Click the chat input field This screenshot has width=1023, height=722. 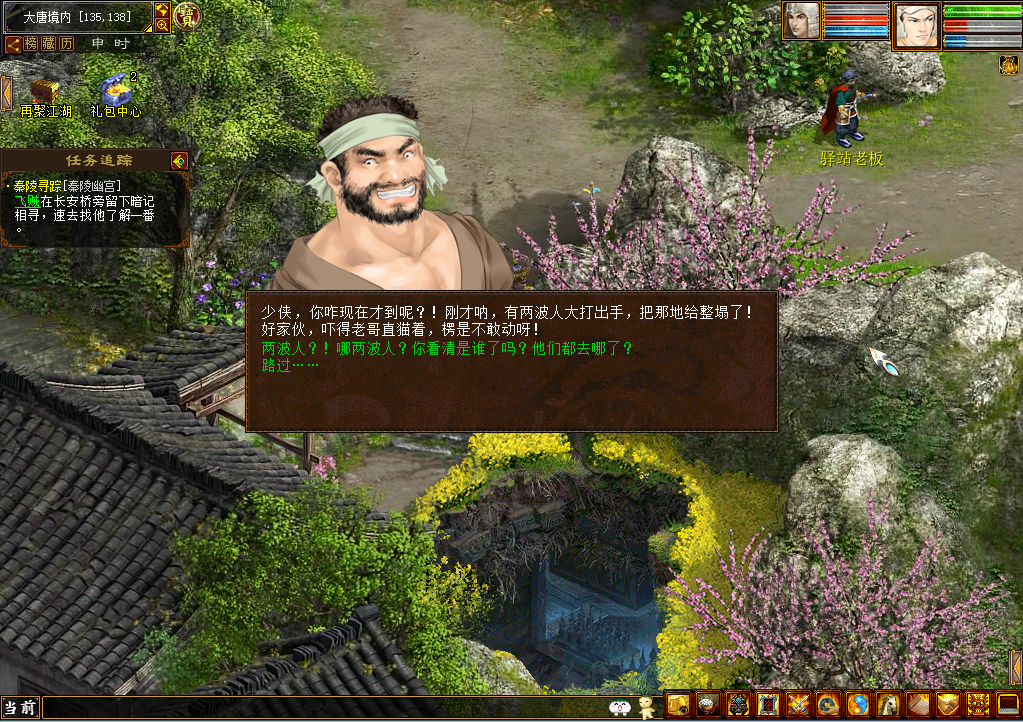(320, 708)
